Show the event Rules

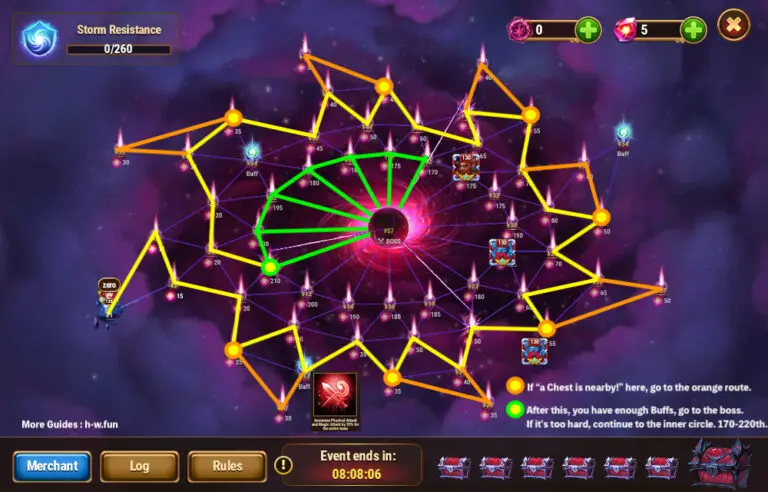(x=227, y=466)
